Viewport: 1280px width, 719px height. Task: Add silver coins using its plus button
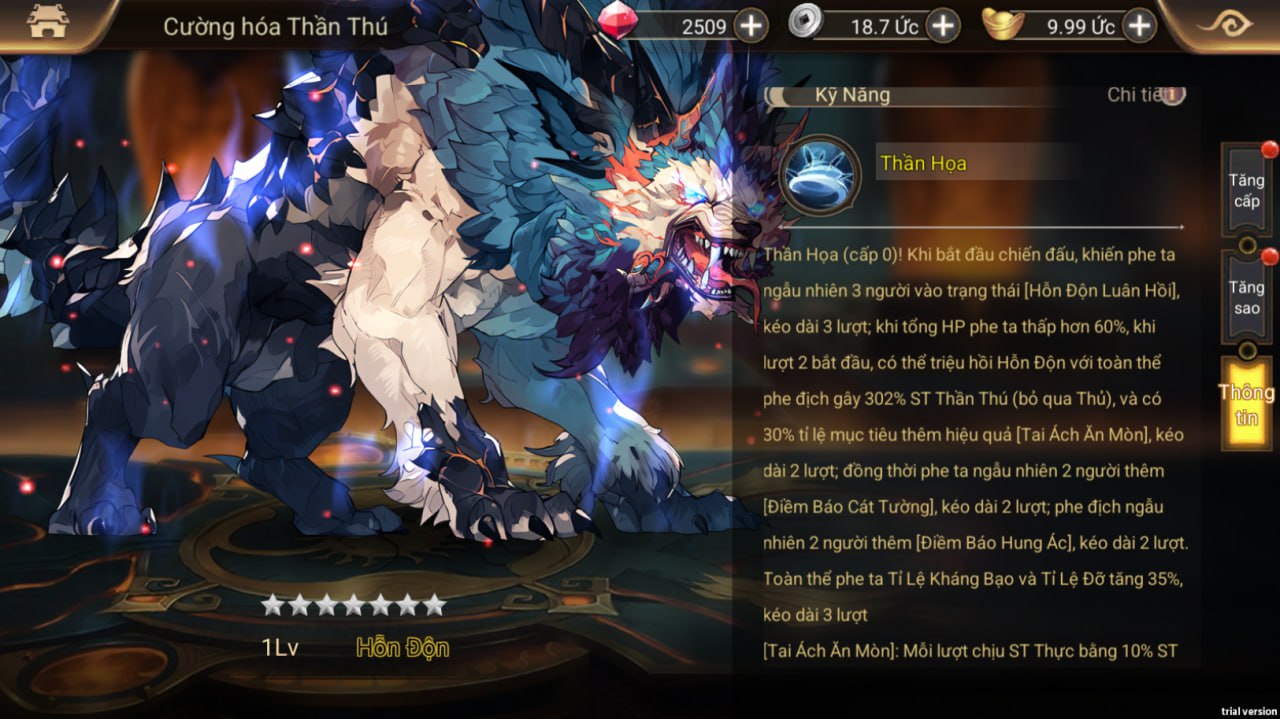942,26
